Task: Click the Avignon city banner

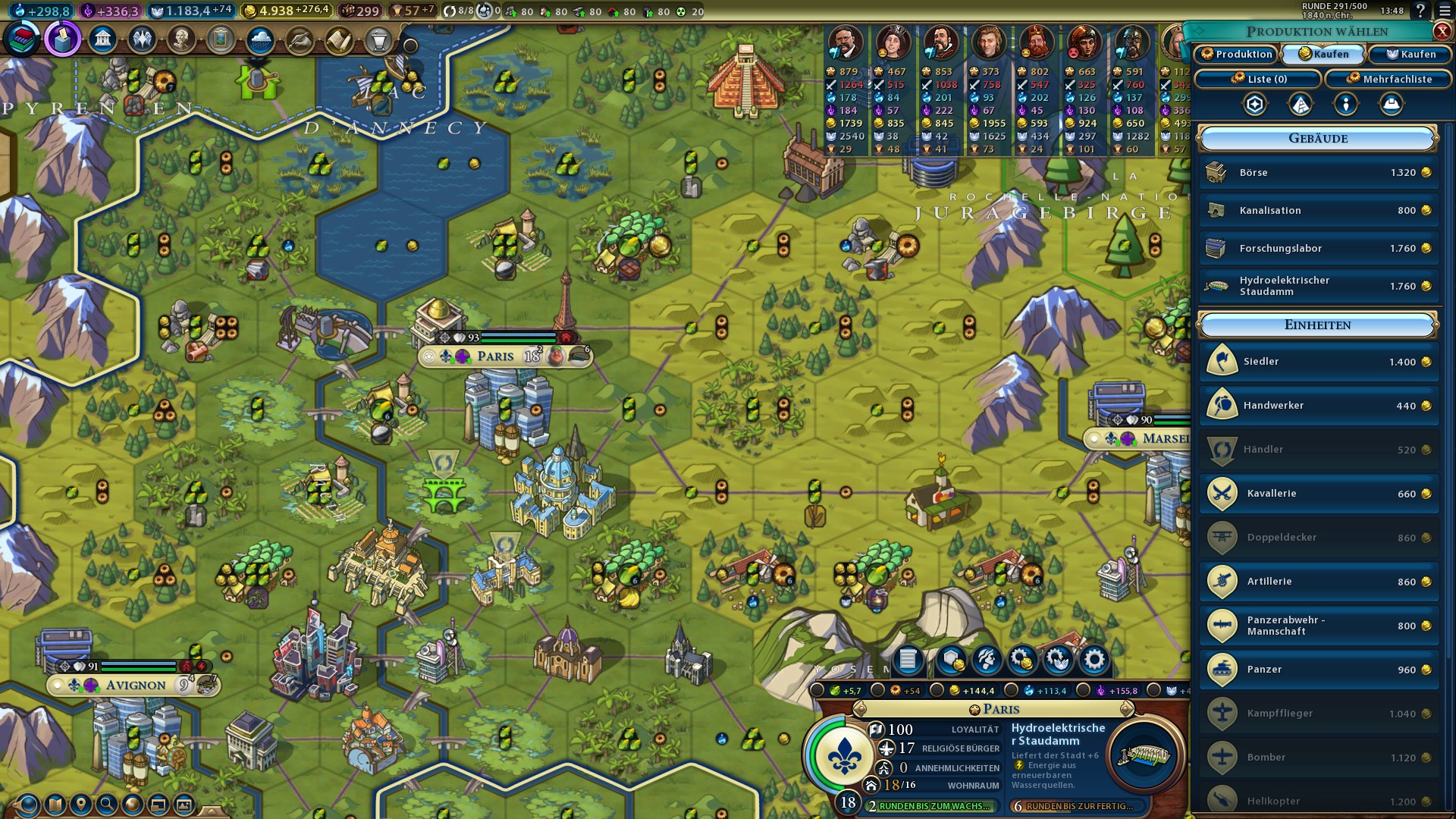Action: 135,686
